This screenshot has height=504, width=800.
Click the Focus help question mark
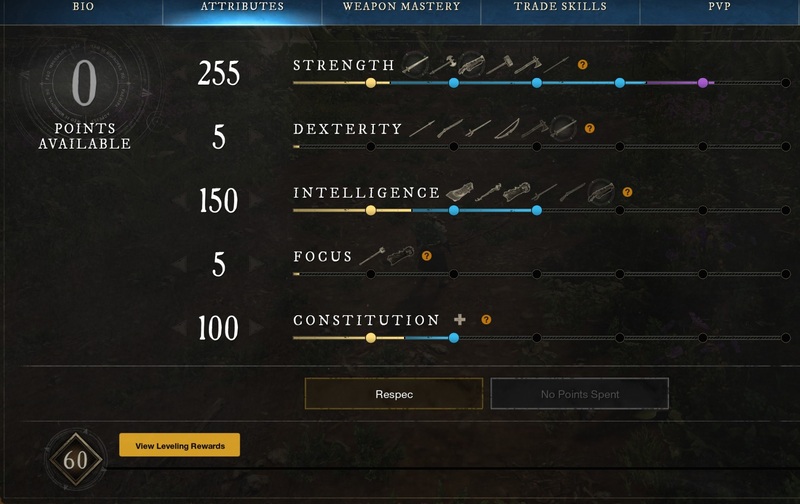(x=426, y=256)
